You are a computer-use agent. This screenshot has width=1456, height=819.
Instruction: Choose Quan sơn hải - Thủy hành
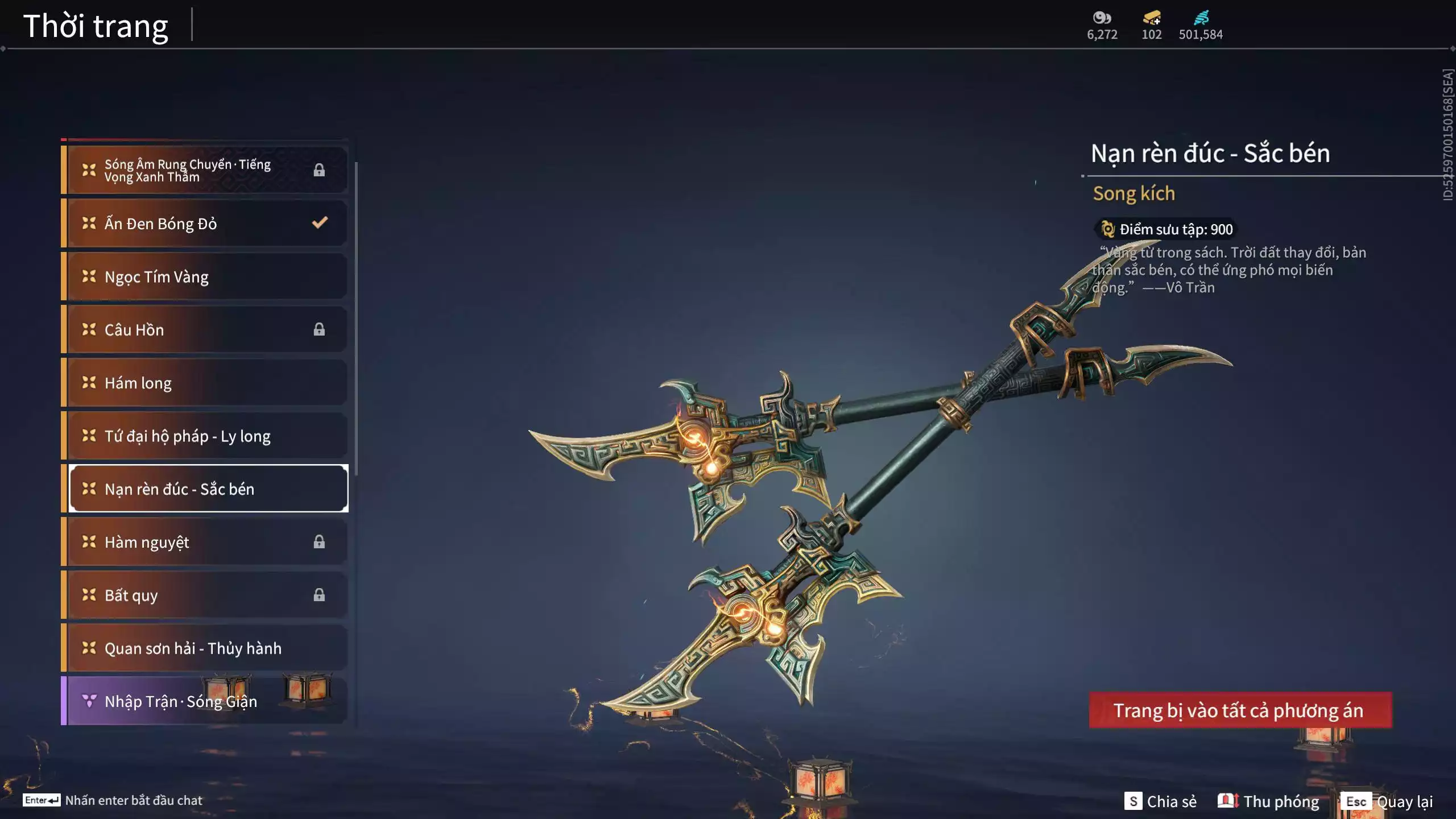205,648
